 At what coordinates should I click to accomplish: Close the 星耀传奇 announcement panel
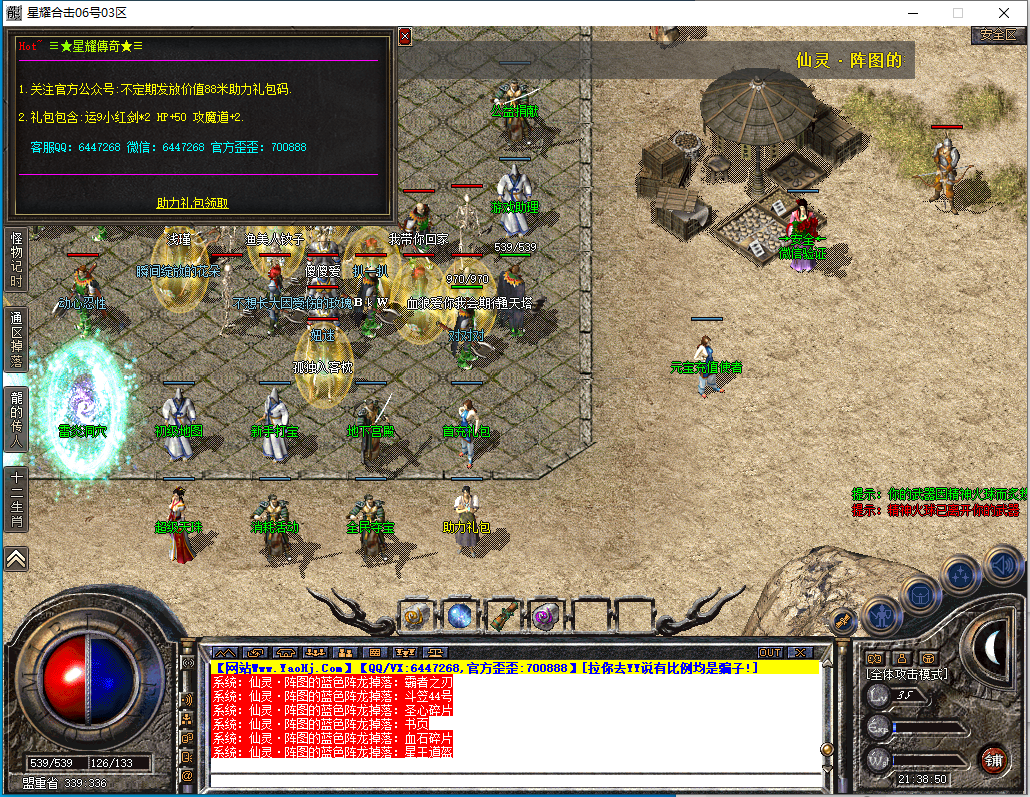tap(405, 36)
